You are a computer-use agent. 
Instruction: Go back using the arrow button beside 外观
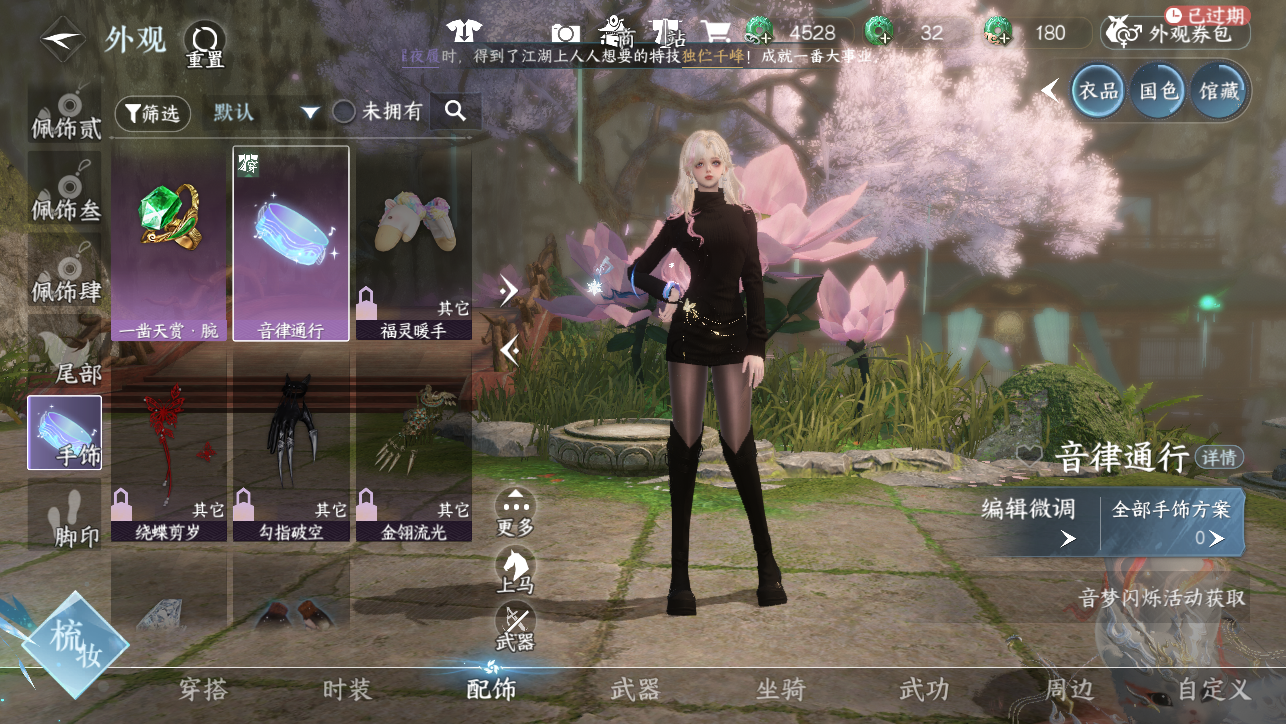61,40
